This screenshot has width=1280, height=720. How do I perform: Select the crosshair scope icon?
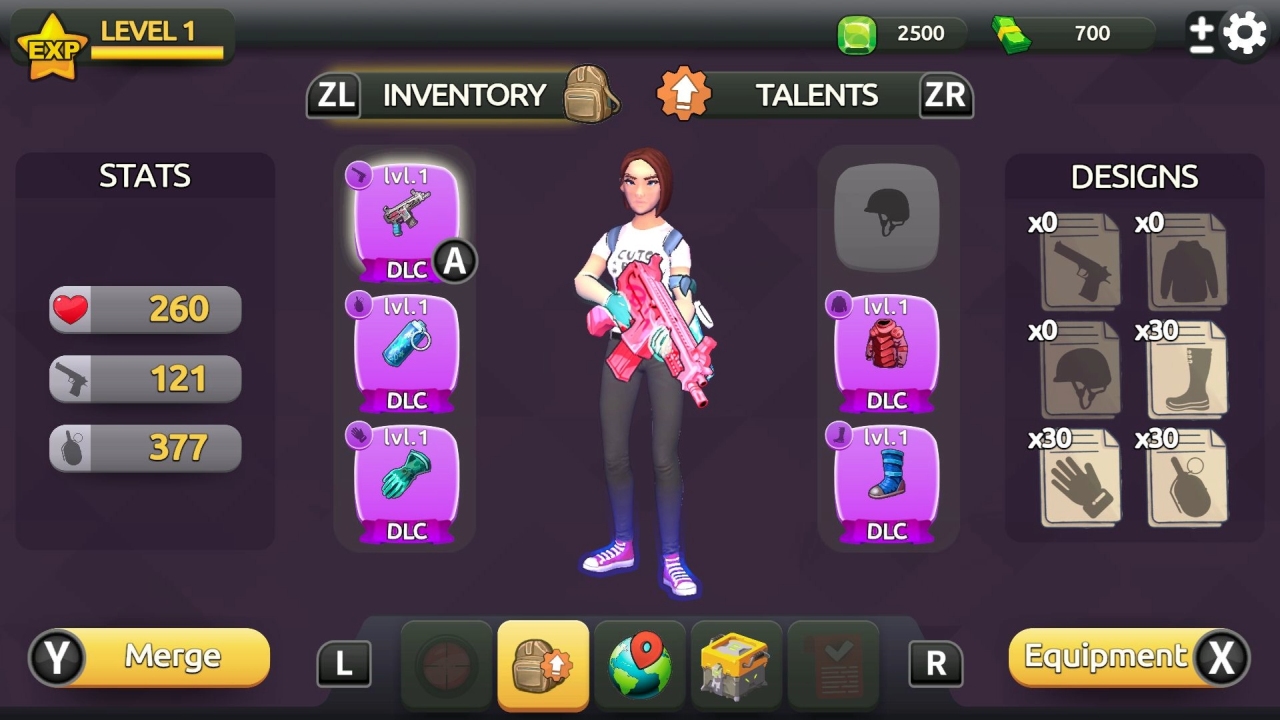coord(447,662)
